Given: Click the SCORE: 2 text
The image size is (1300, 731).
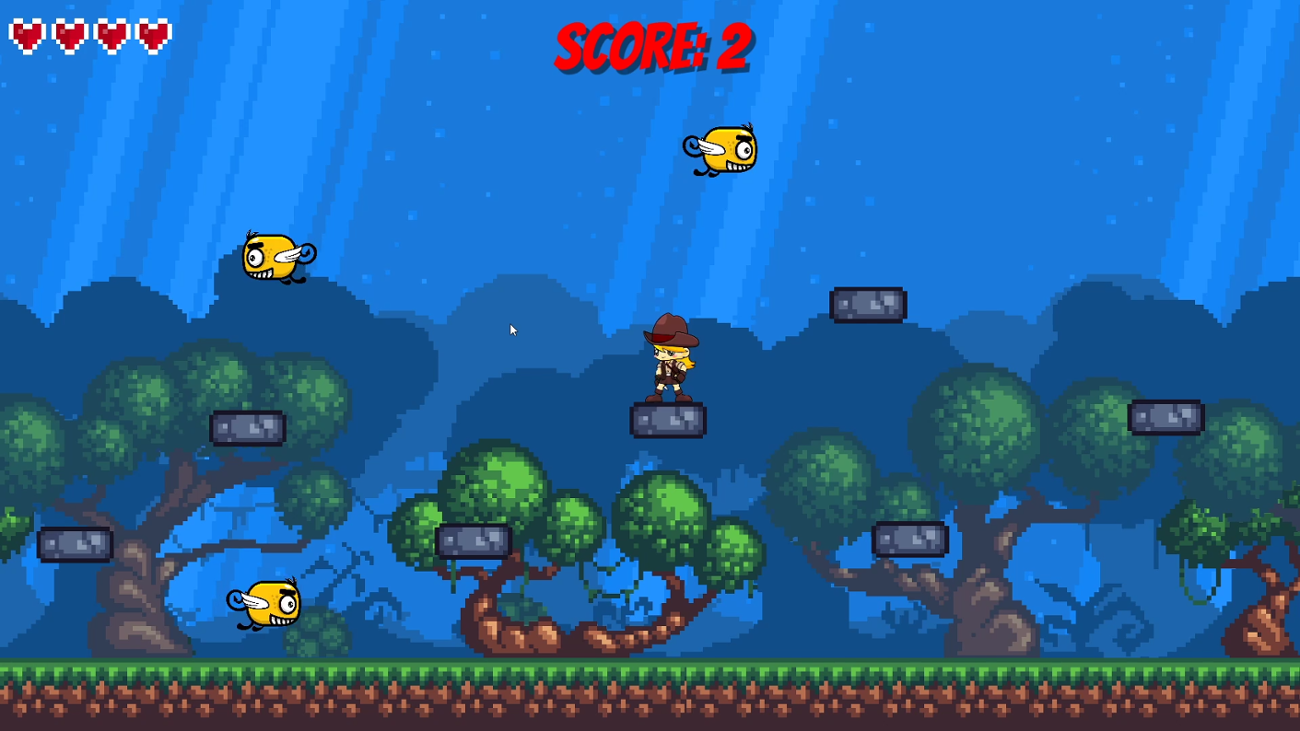Looking at the screenshot, I should point(652,46).
